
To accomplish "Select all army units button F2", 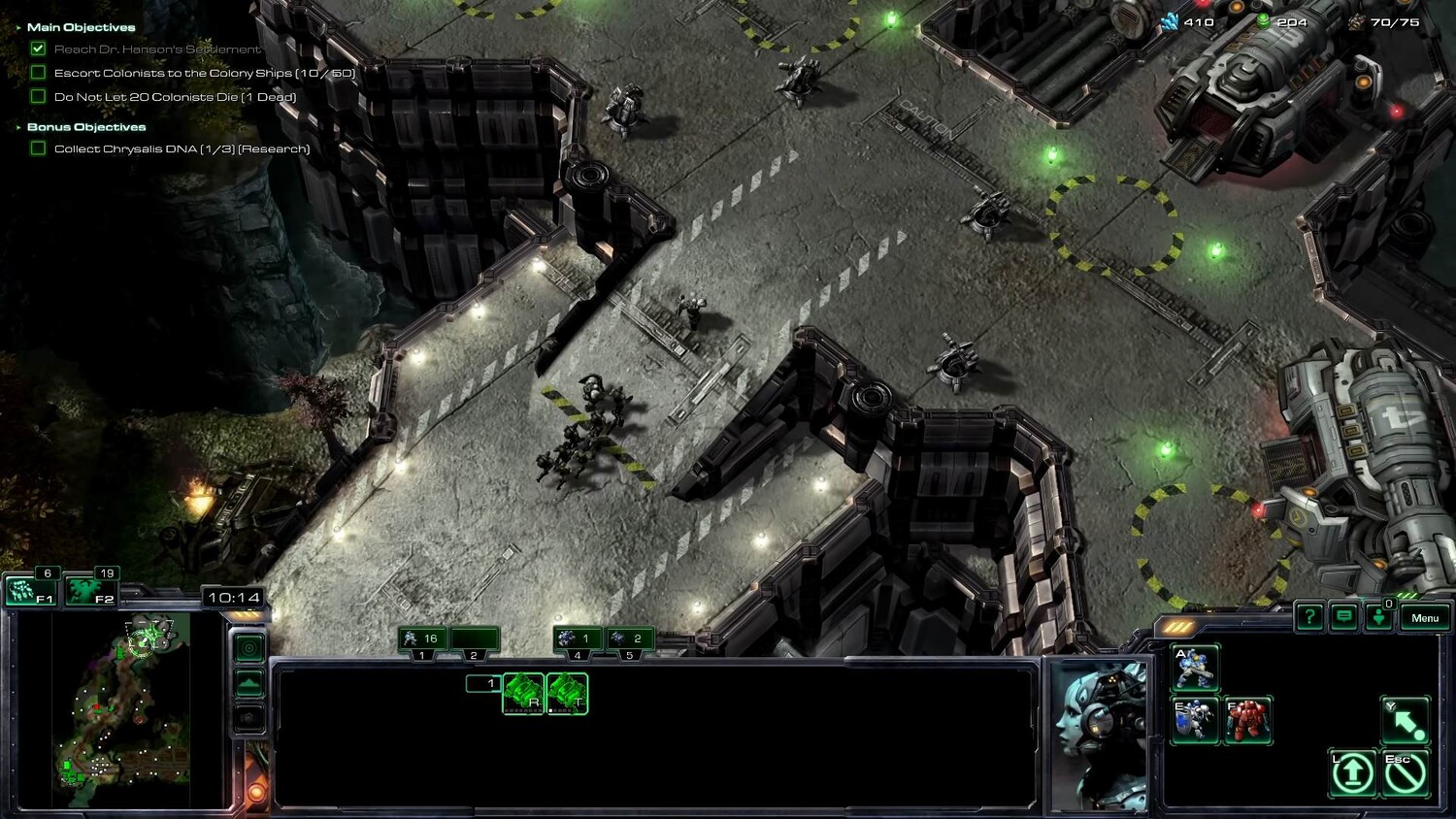I will (x=89, y=590).
